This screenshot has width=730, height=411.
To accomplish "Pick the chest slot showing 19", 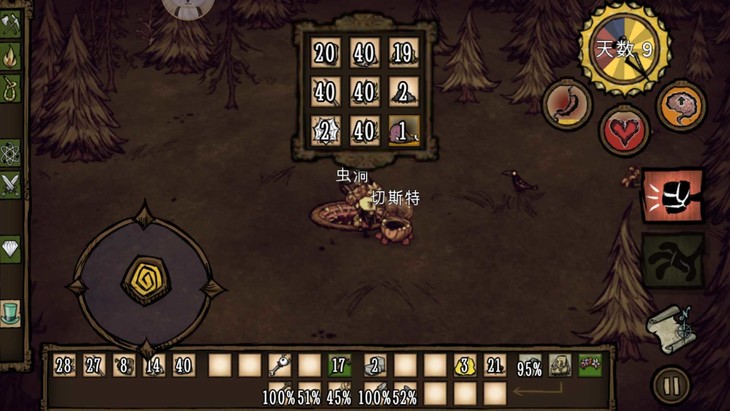I will (403, 53).
